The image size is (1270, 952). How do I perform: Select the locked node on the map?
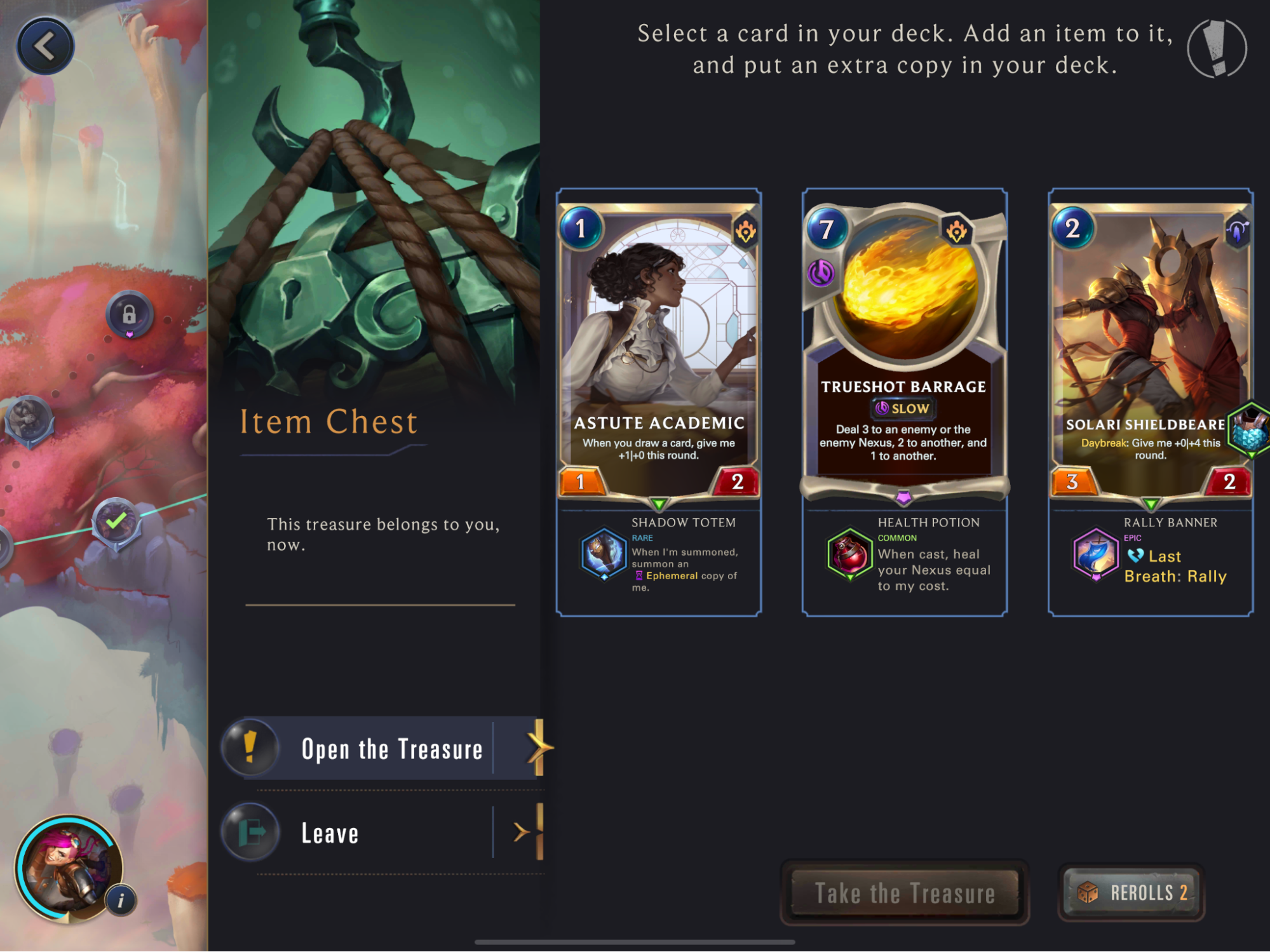pyautogui.click(x=130, y=314)
